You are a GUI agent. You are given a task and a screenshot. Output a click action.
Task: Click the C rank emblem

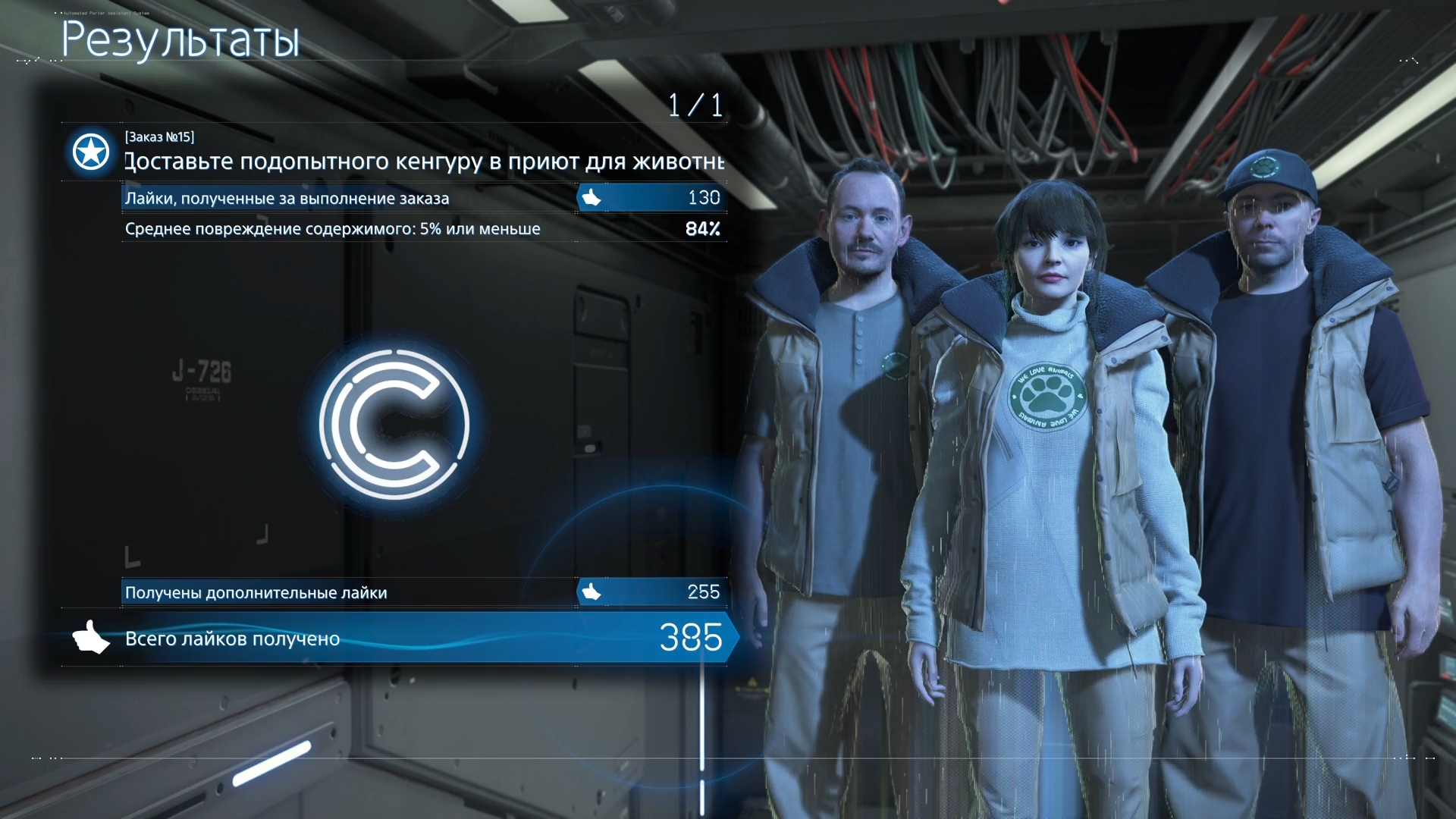[394, 424]
